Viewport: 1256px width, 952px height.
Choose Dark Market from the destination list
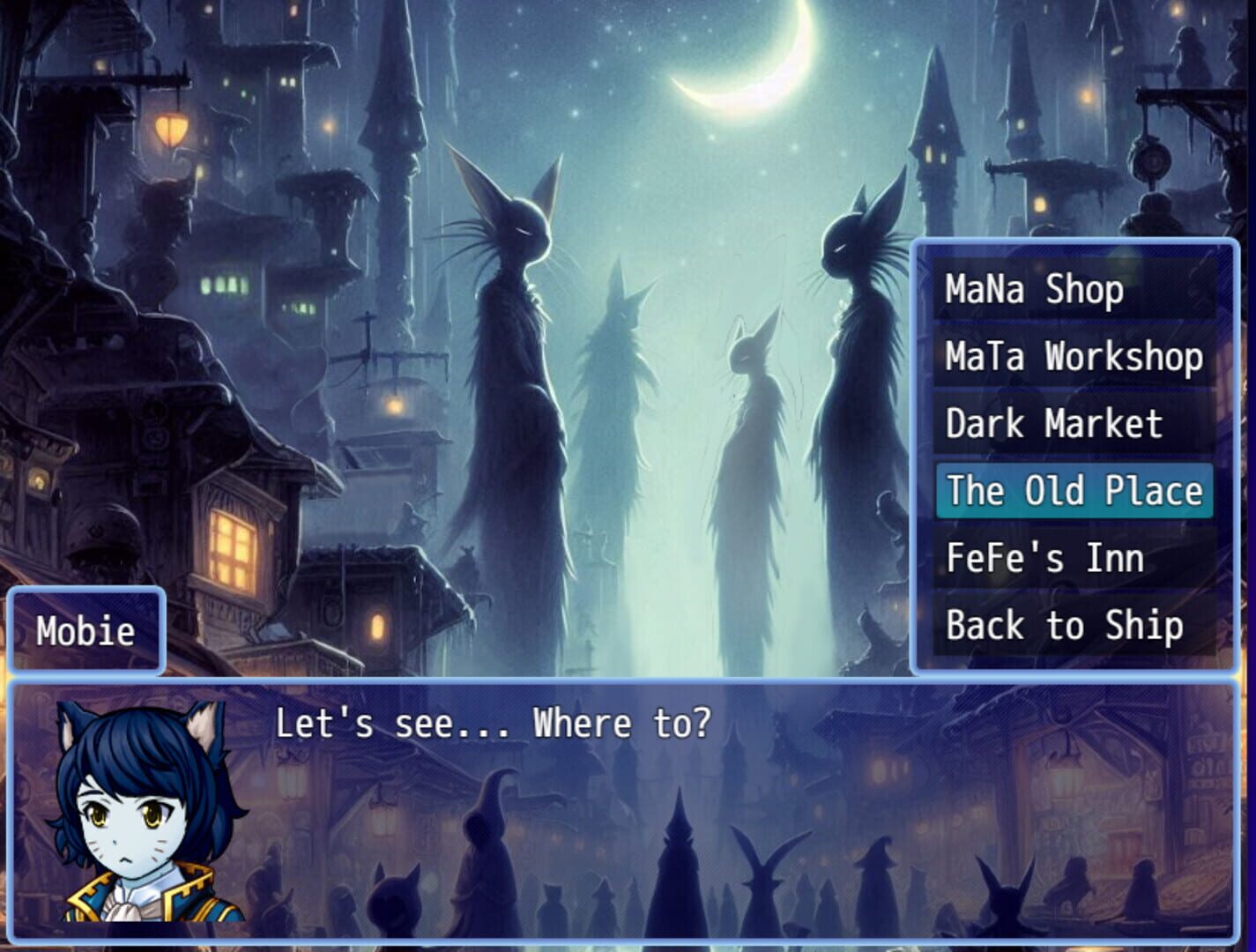1054,424
